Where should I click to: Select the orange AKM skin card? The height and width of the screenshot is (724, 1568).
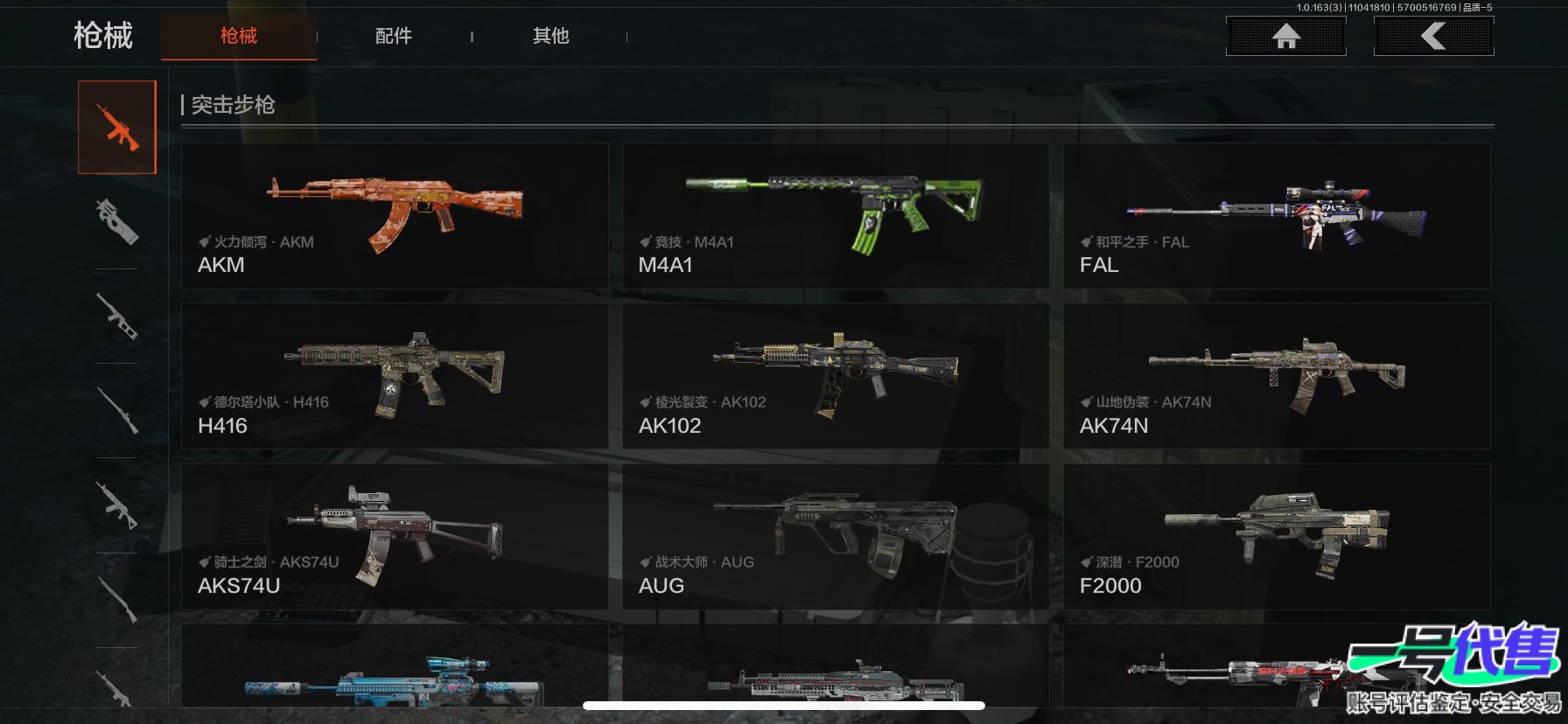395,216
